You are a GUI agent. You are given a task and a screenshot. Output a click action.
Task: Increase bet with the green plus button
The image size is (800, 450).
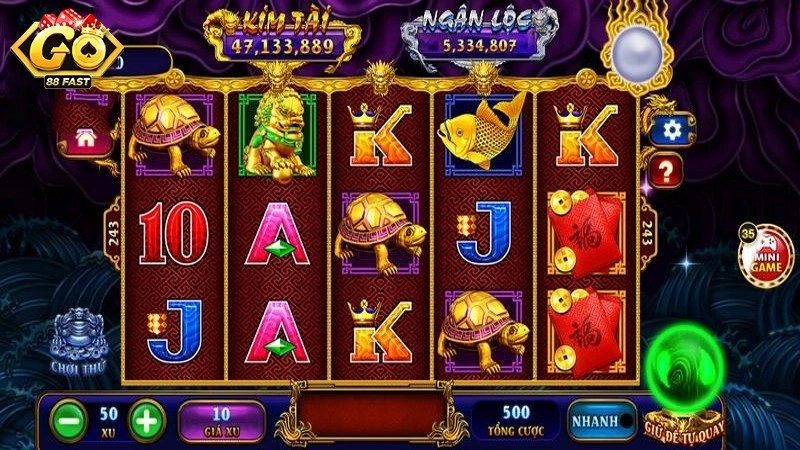(146, 419)
